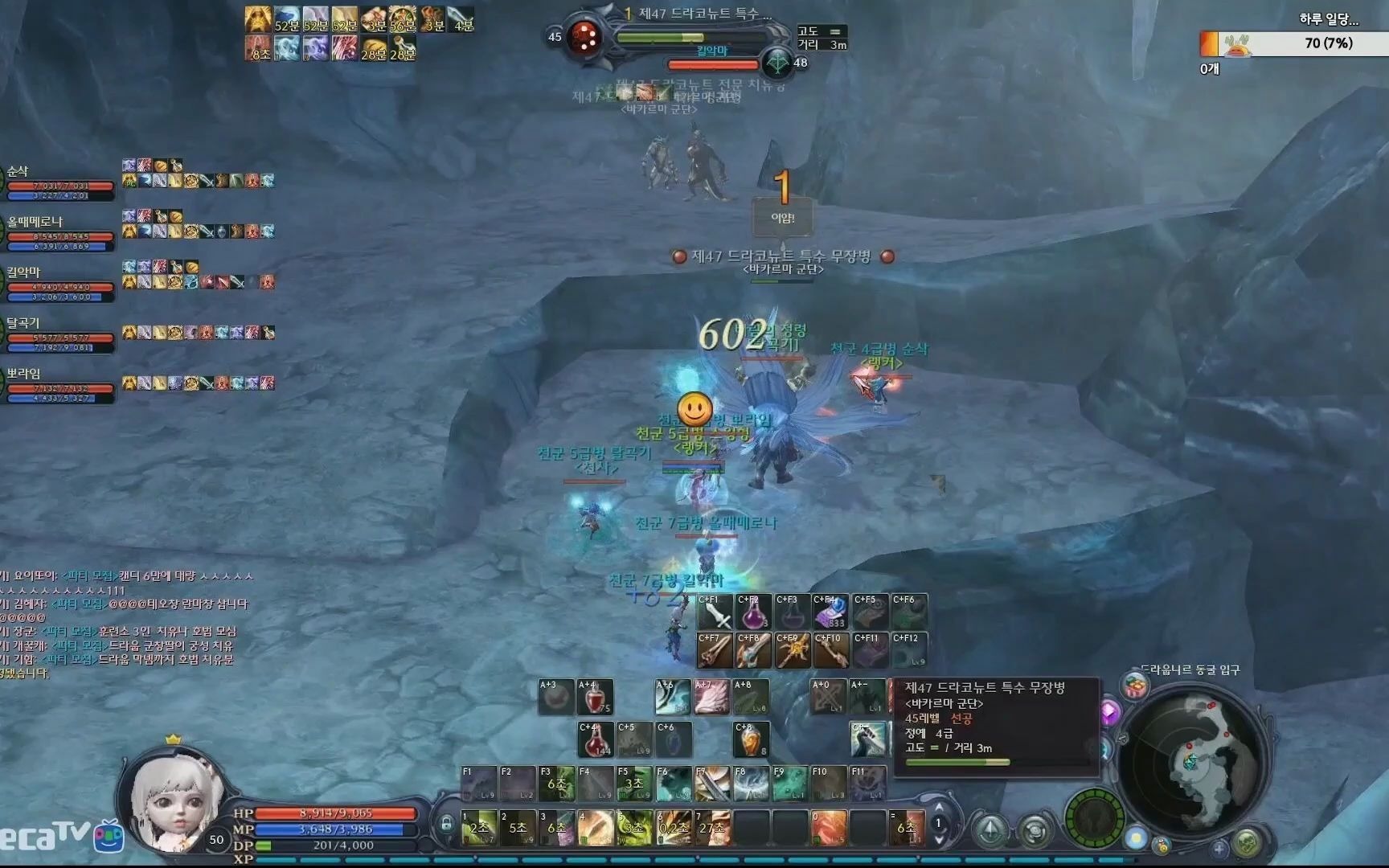Click the quickbar page number 1 button
1389x868 pixels.
(x=938, y=824)
